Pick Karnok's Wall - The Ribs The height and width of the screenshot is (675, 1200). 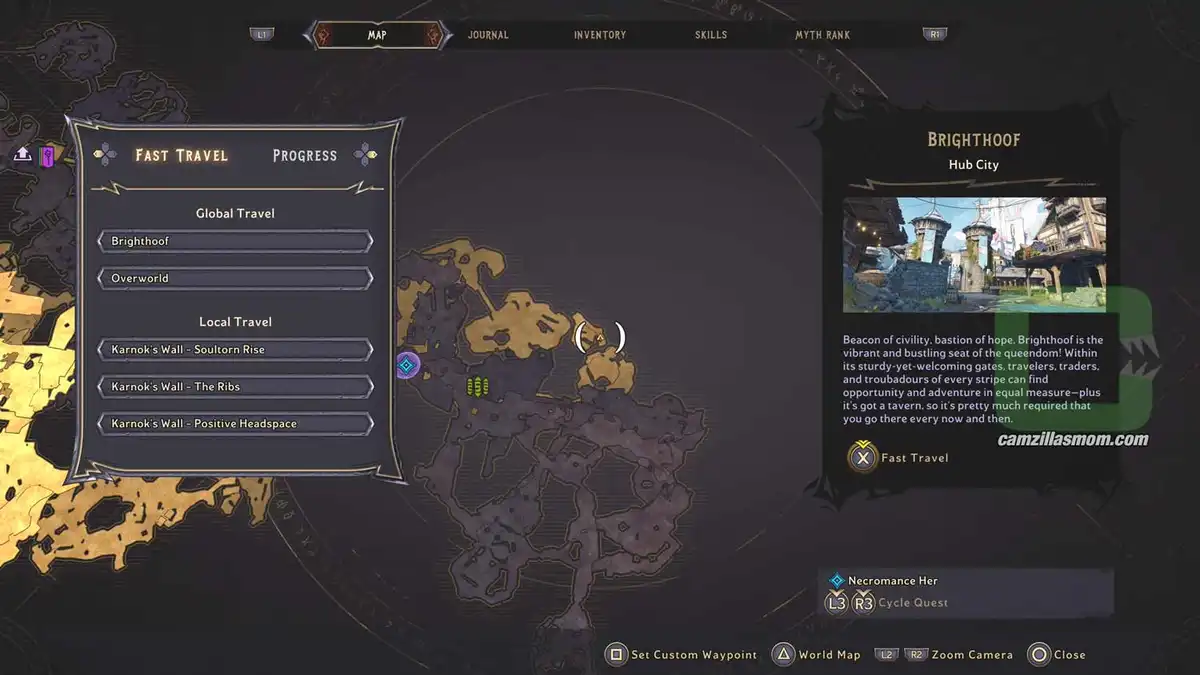tap(235, 387)
